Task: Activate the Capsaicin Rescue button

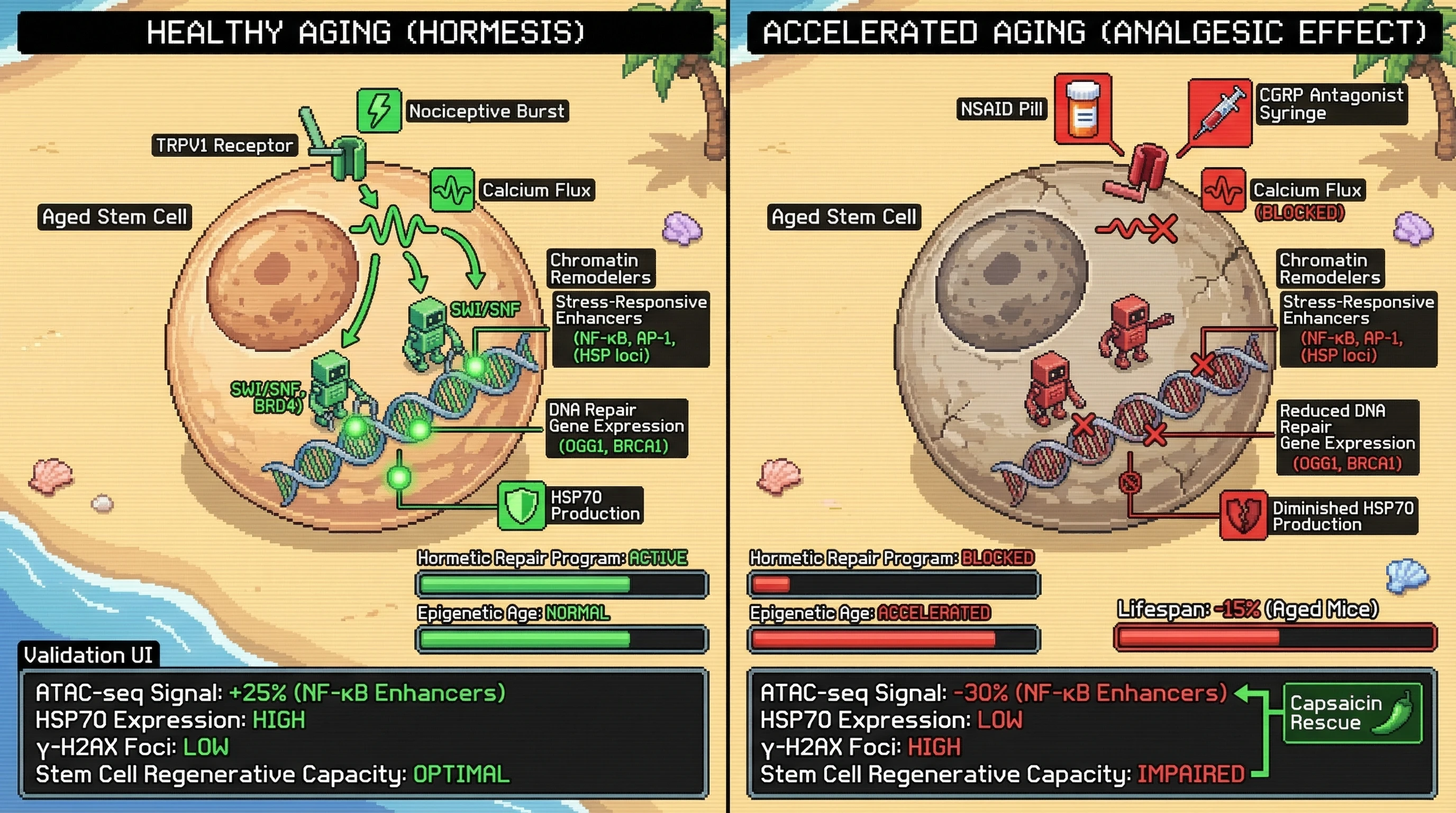Action: [x=1352, y=712]
